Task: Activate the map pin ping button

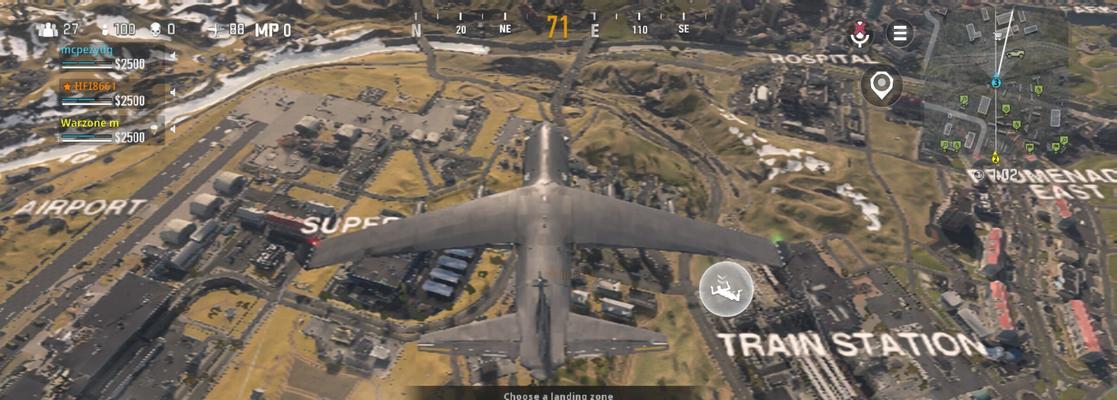Action: click(881, 87)
